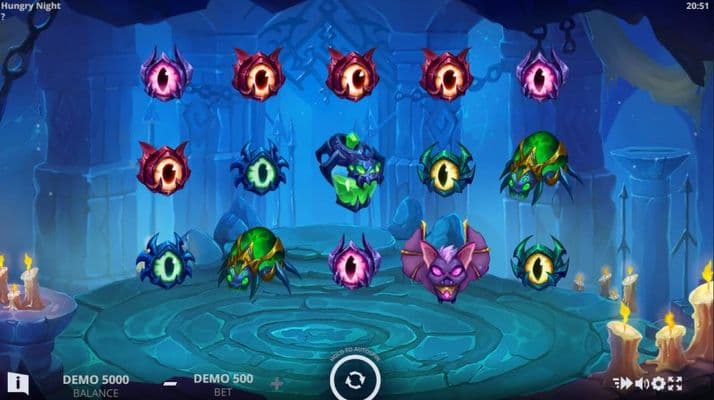Viewport: 714px width, 400px height.
Task: Open the info paytable button
Action: (17, 382)
